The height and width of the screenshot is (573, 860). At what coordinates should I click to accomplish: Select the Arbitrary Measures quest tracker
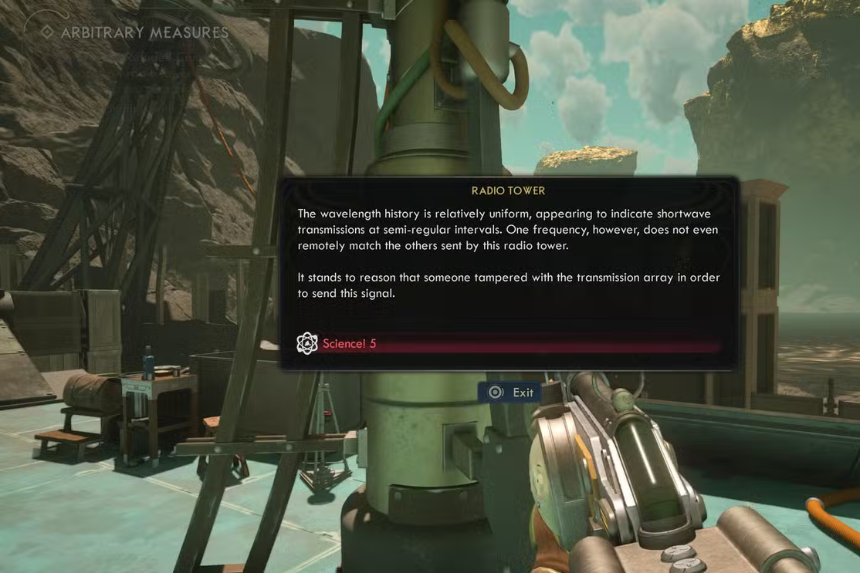[134, 32]
